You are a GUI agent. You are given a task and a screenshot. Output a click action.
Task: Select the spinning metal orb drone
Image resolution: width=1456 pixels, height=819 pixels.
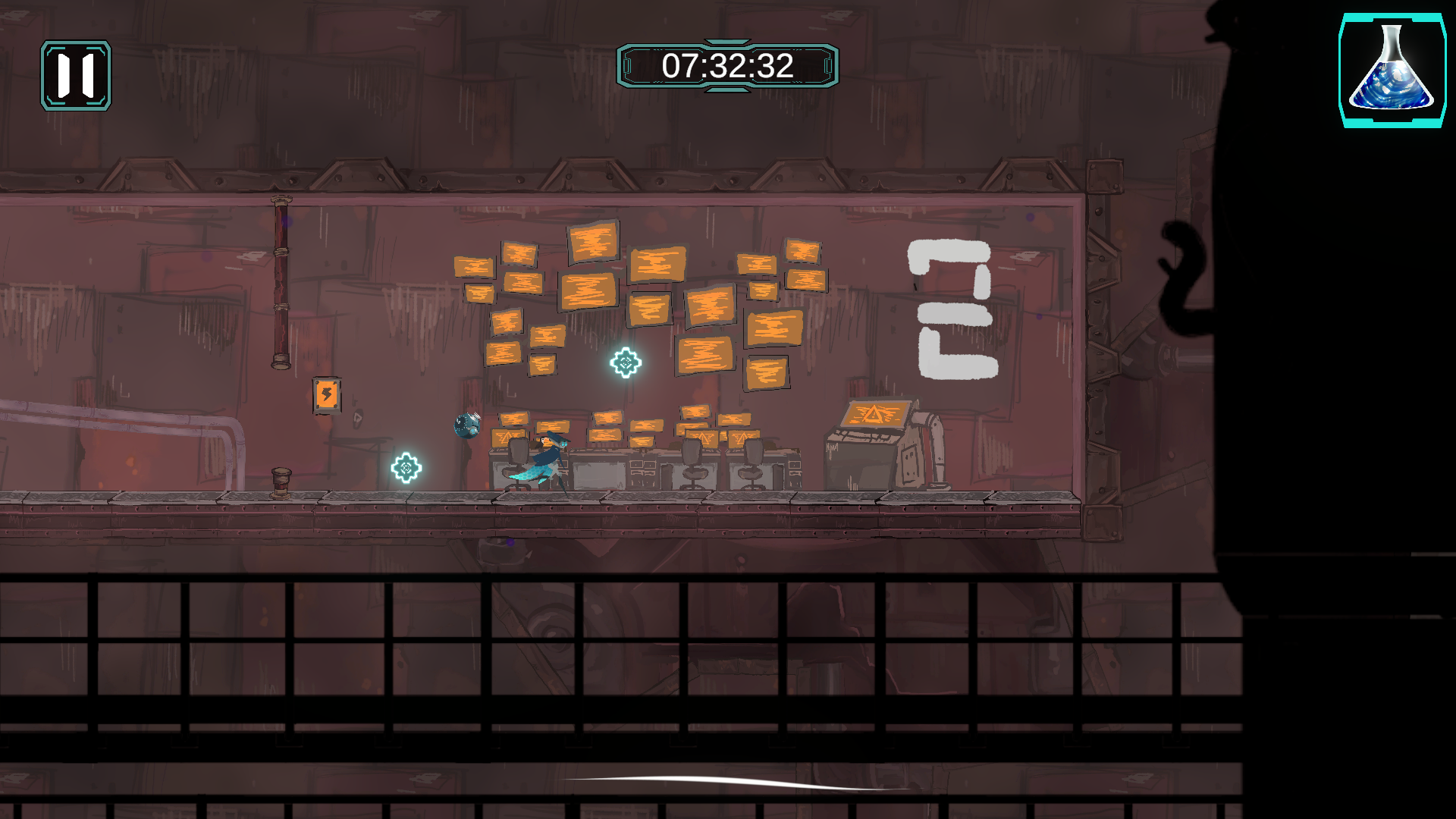click(468, 425)
